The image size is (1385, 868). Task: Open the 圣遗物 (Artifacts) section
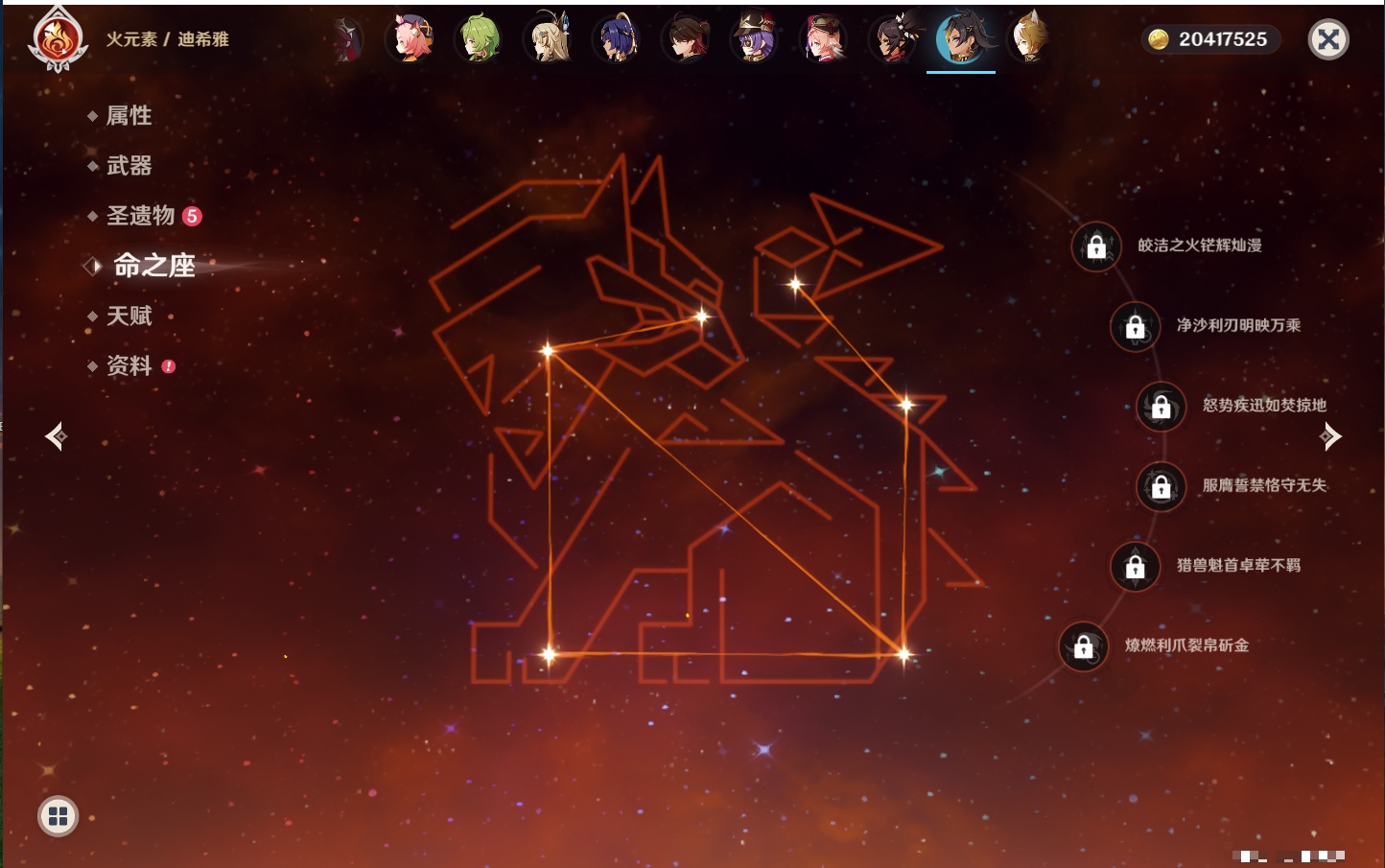140,216
